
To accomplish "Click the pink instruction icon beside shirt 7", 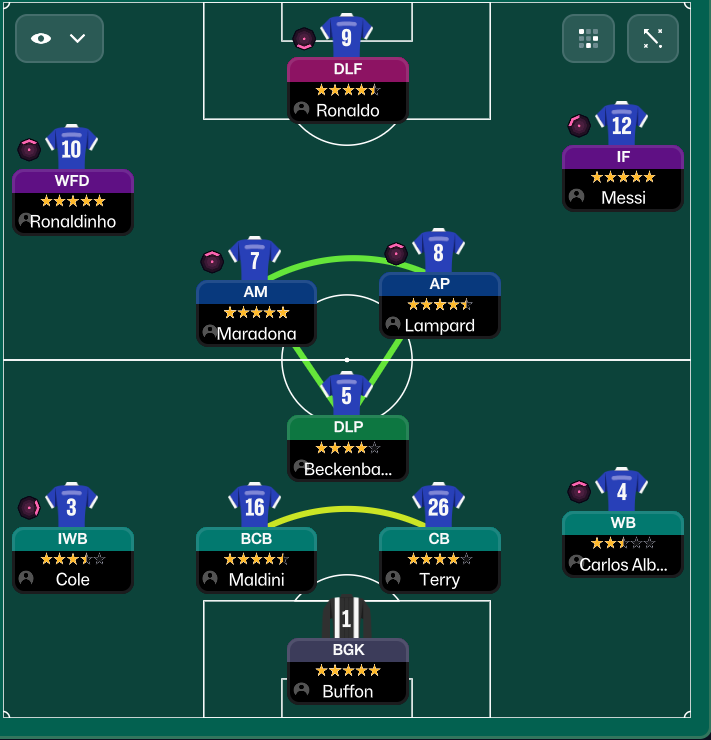I will click(x=212, y=262).
